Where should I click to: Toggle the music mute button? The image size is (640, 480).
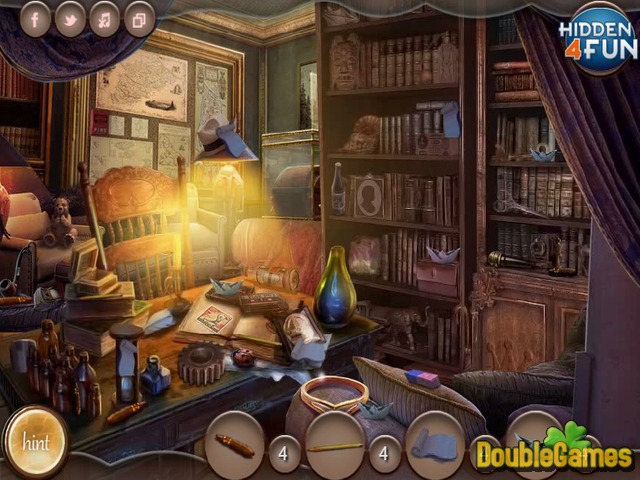pyautogui.click(x=104, y=18)
